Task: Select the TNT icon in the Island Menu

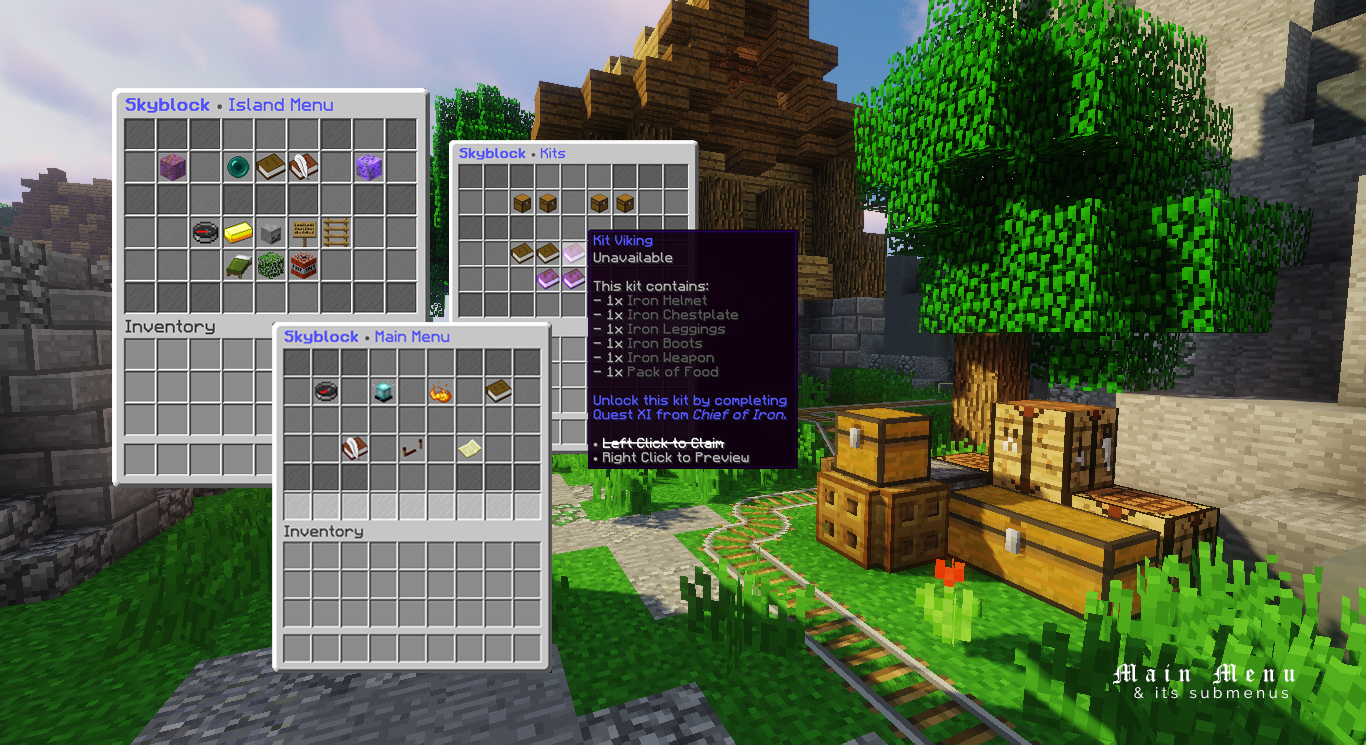Action: (303, 264)
